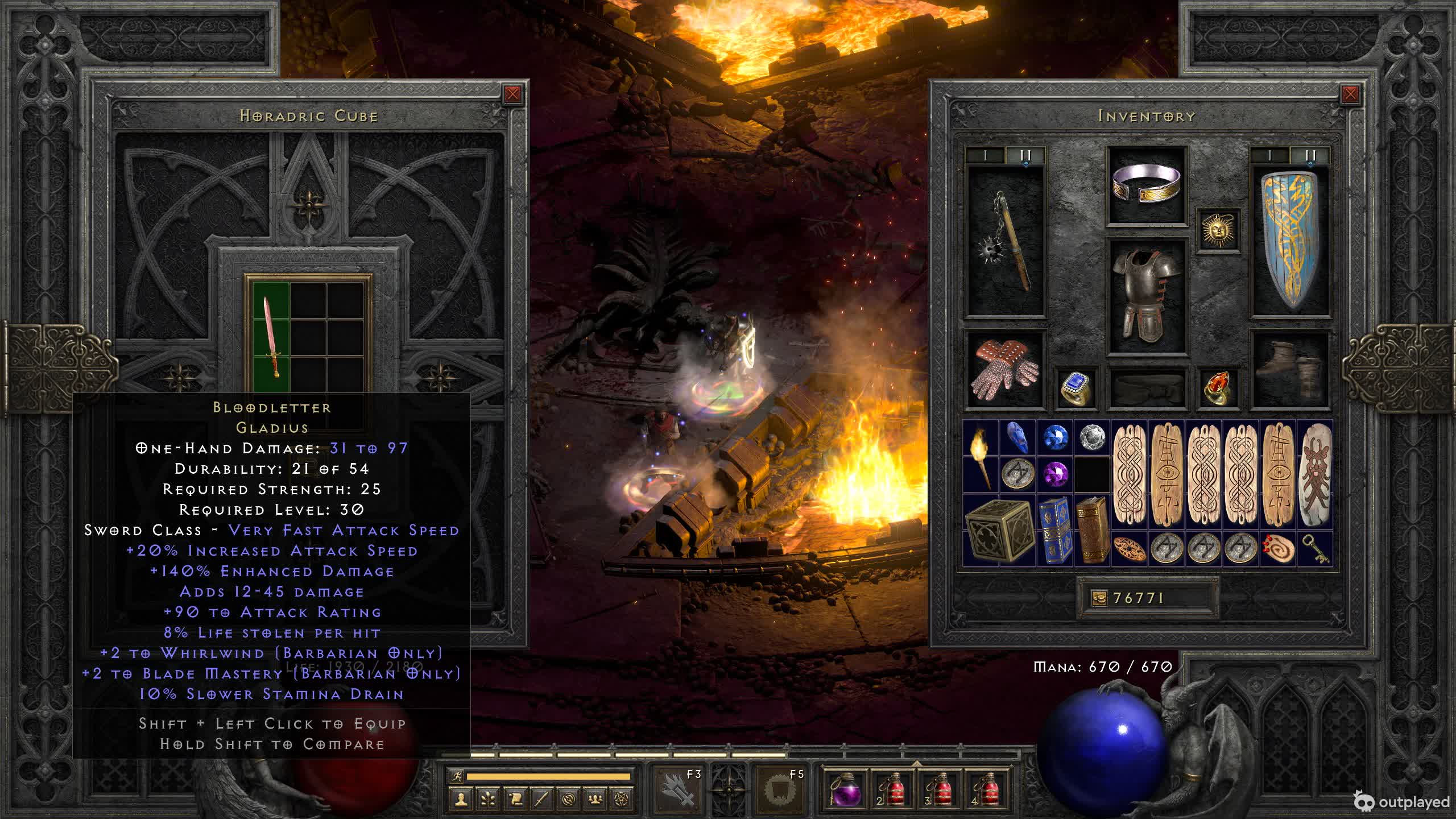Screen dimensions: 1456x819
Task: Close the Horadric Cube window
Action: point(512,94)
